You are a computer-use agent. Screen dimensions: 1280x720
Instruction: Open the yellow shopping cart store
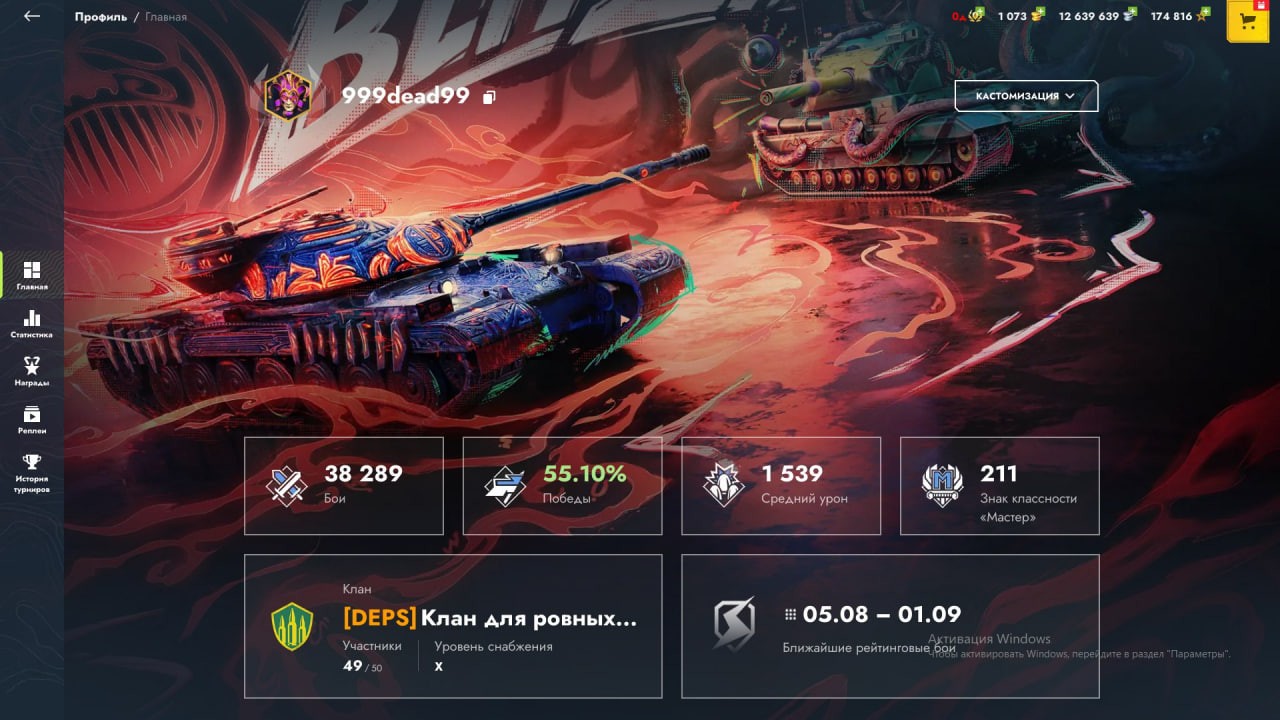(1247, 22)
